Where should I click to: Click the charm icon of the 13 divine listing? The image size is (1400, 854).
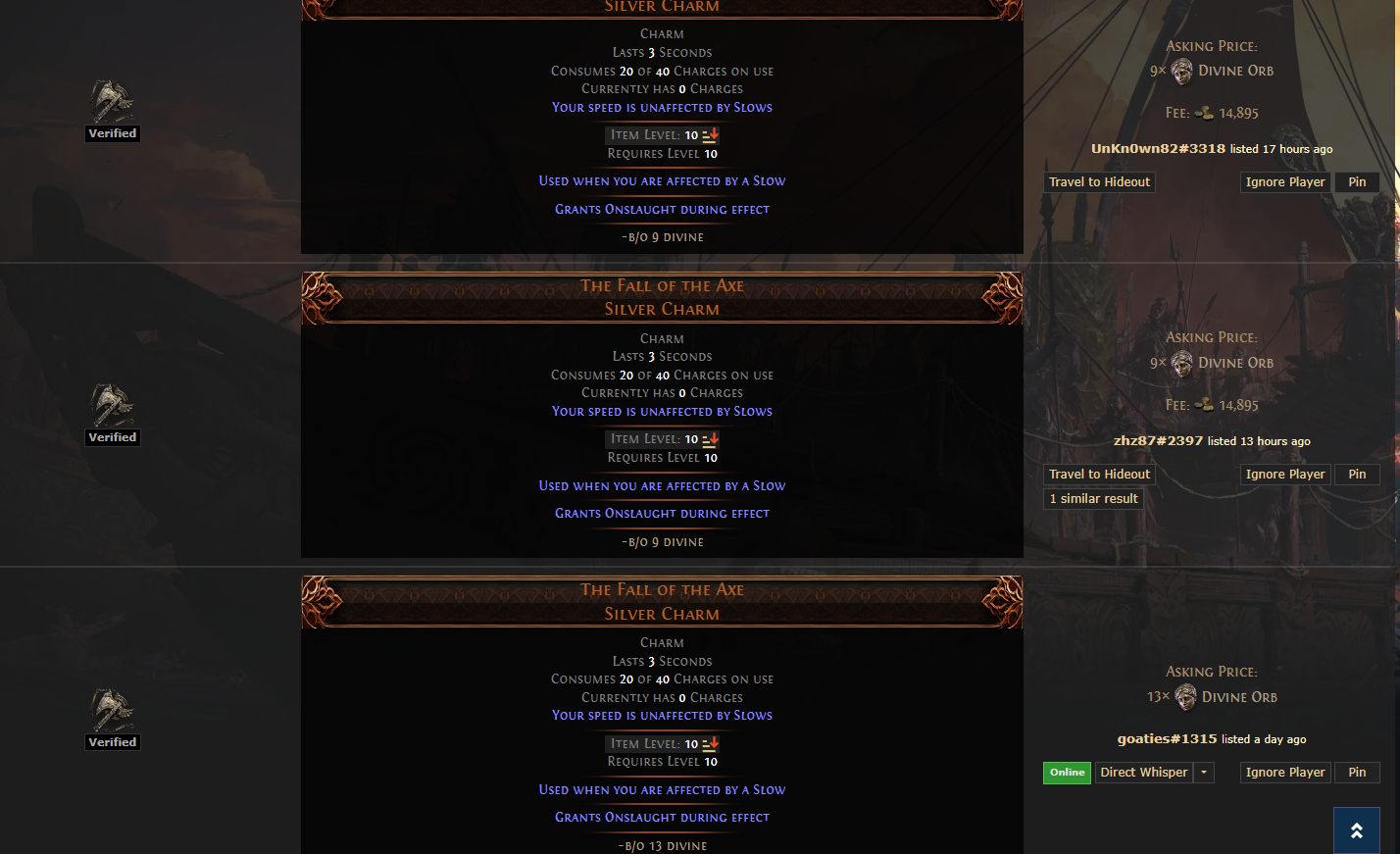coord(112,709)
